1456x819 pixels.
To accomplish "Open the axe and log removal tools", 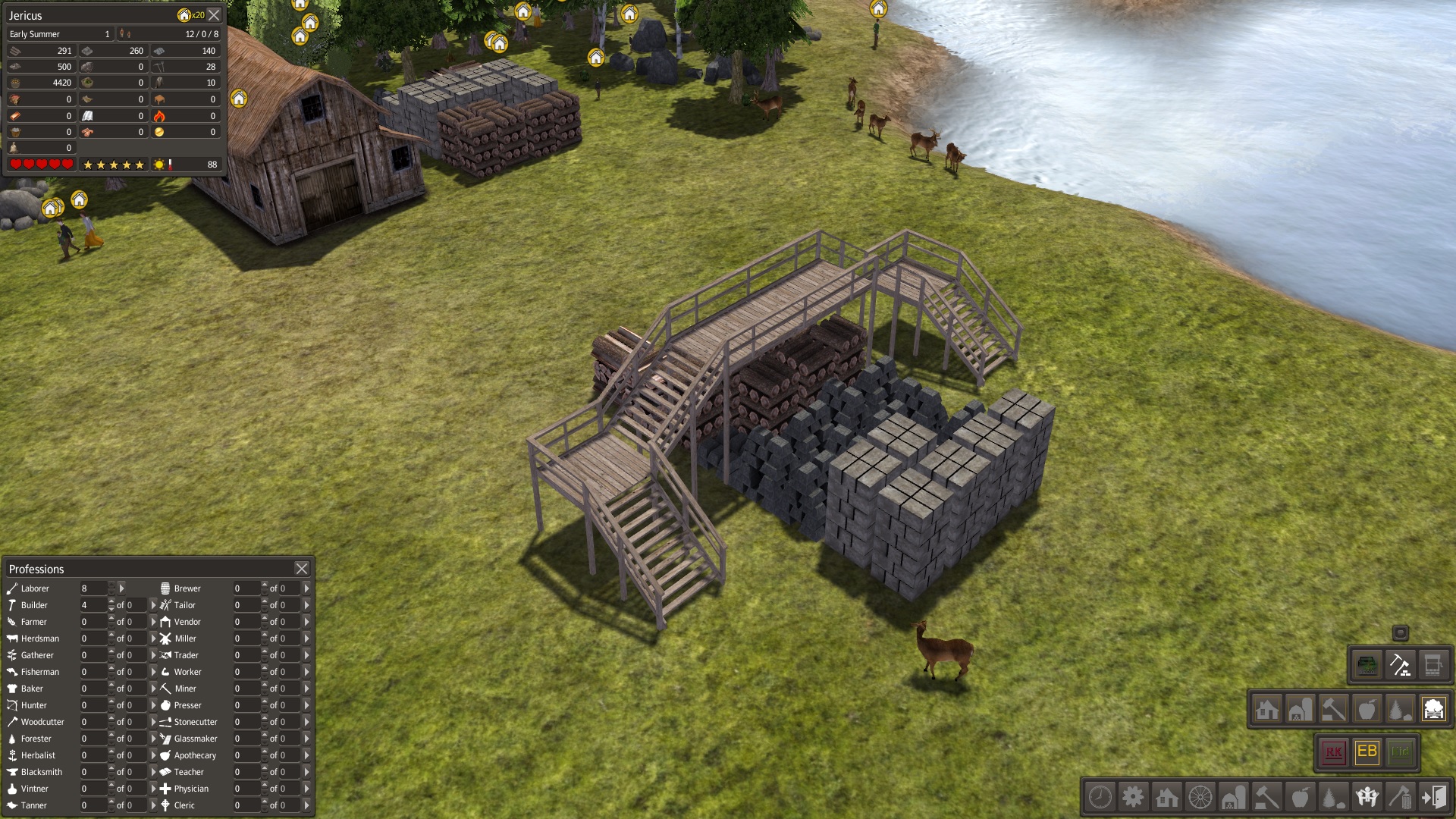I will (1400, 797).
